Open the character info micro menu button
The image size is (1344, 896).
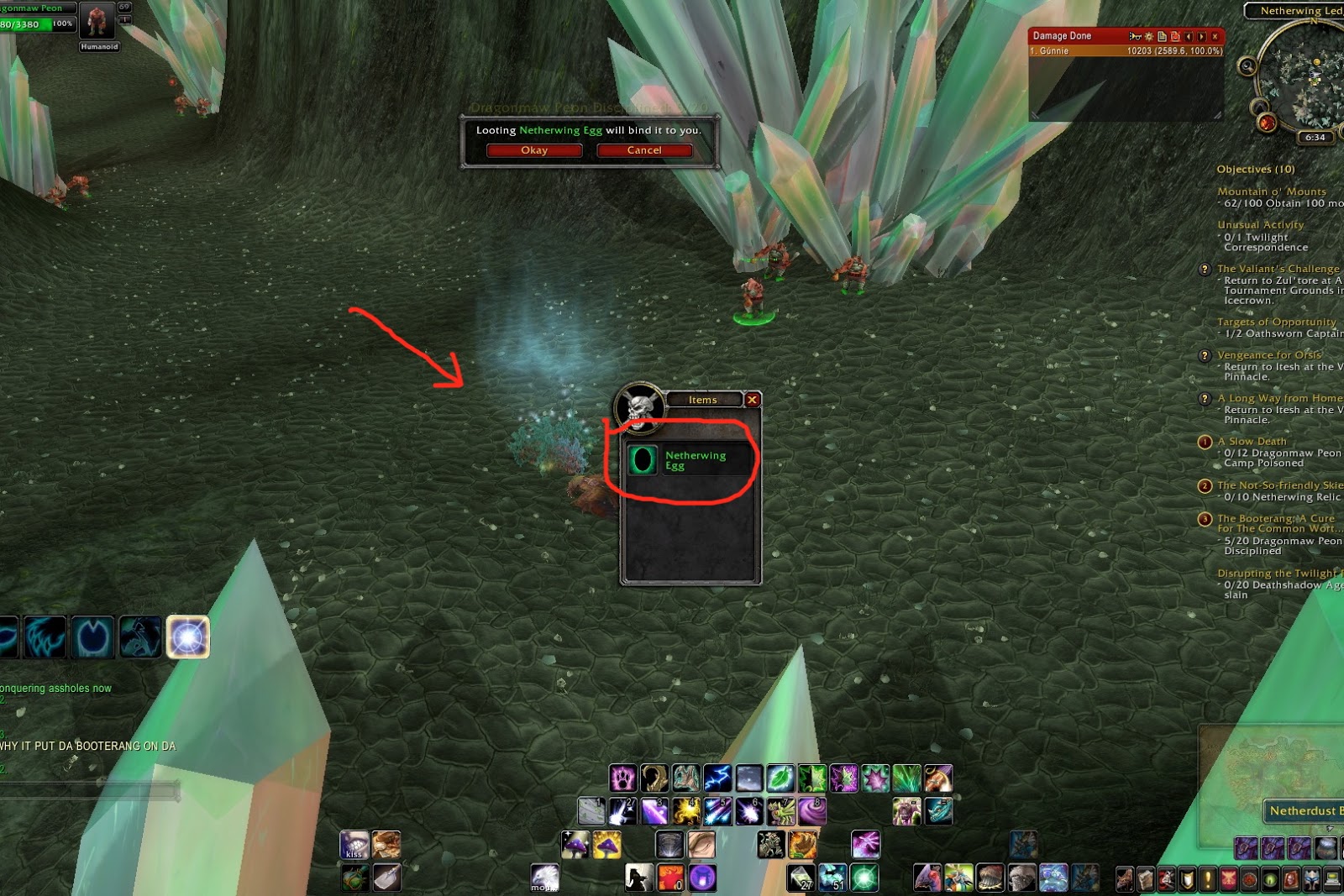1124,879
